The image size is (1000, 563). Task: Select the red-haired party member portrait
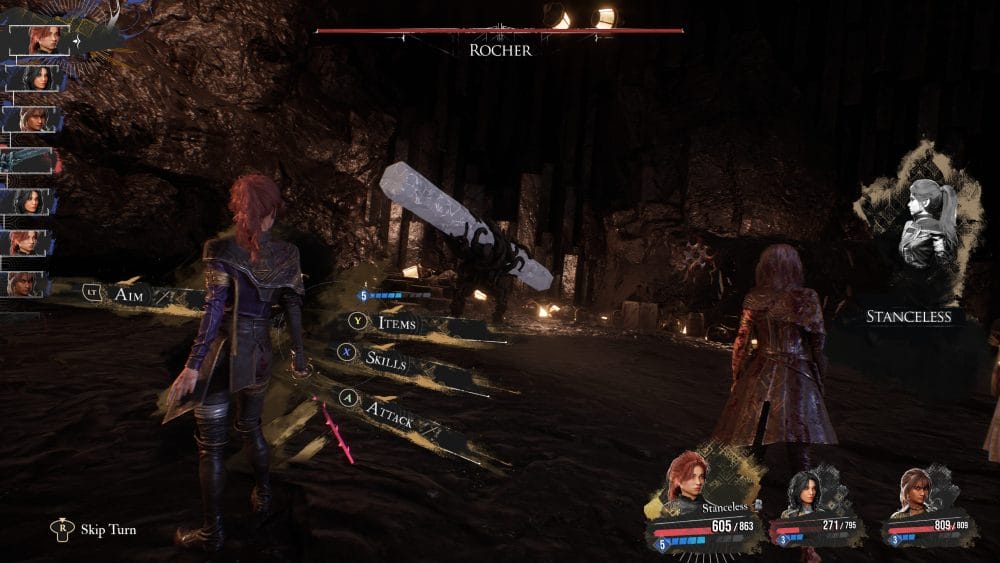[x=688, y=481]
